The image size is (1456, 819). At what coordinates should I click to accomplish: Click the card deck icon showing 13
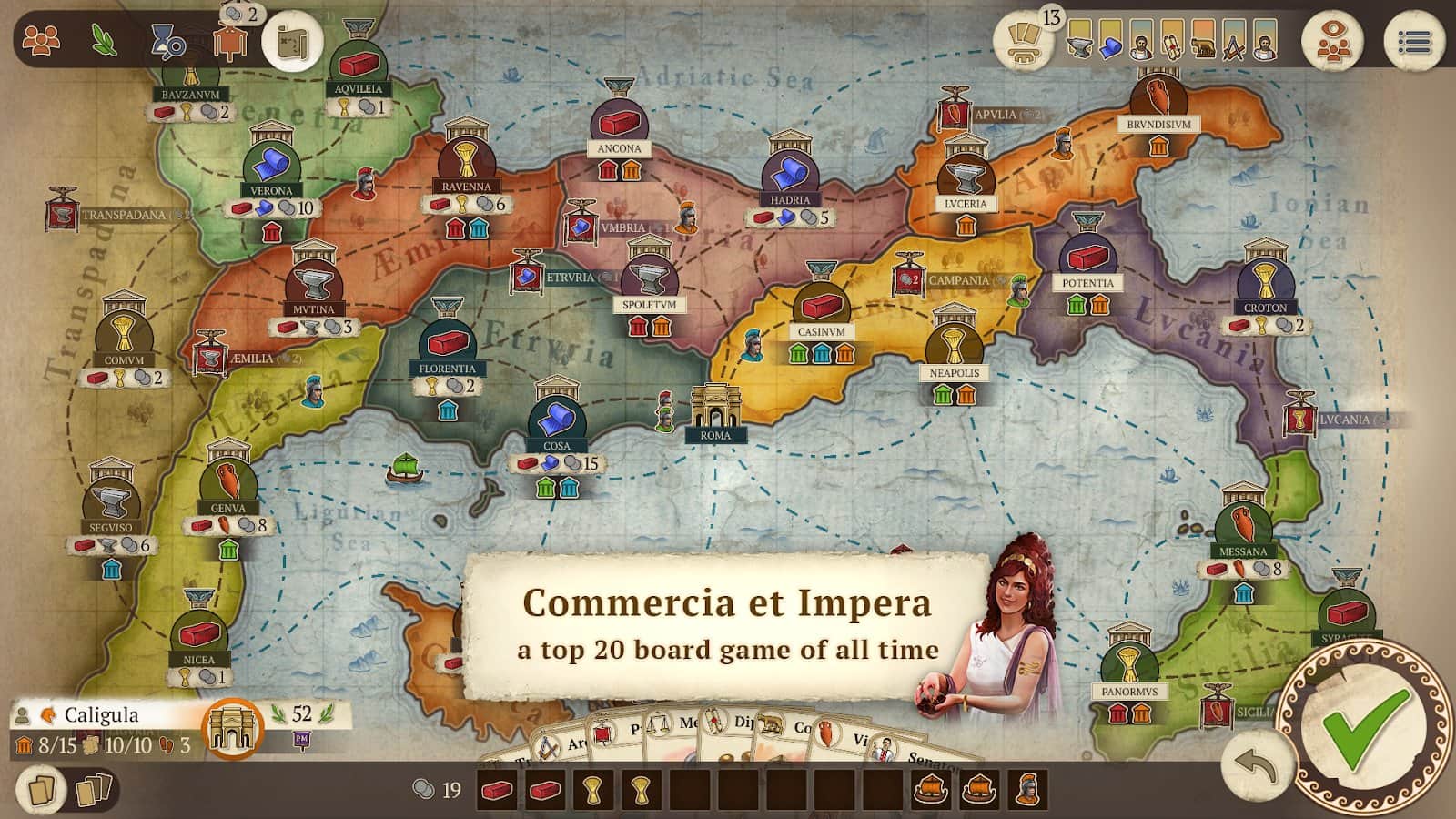(x=1023, y=41)
